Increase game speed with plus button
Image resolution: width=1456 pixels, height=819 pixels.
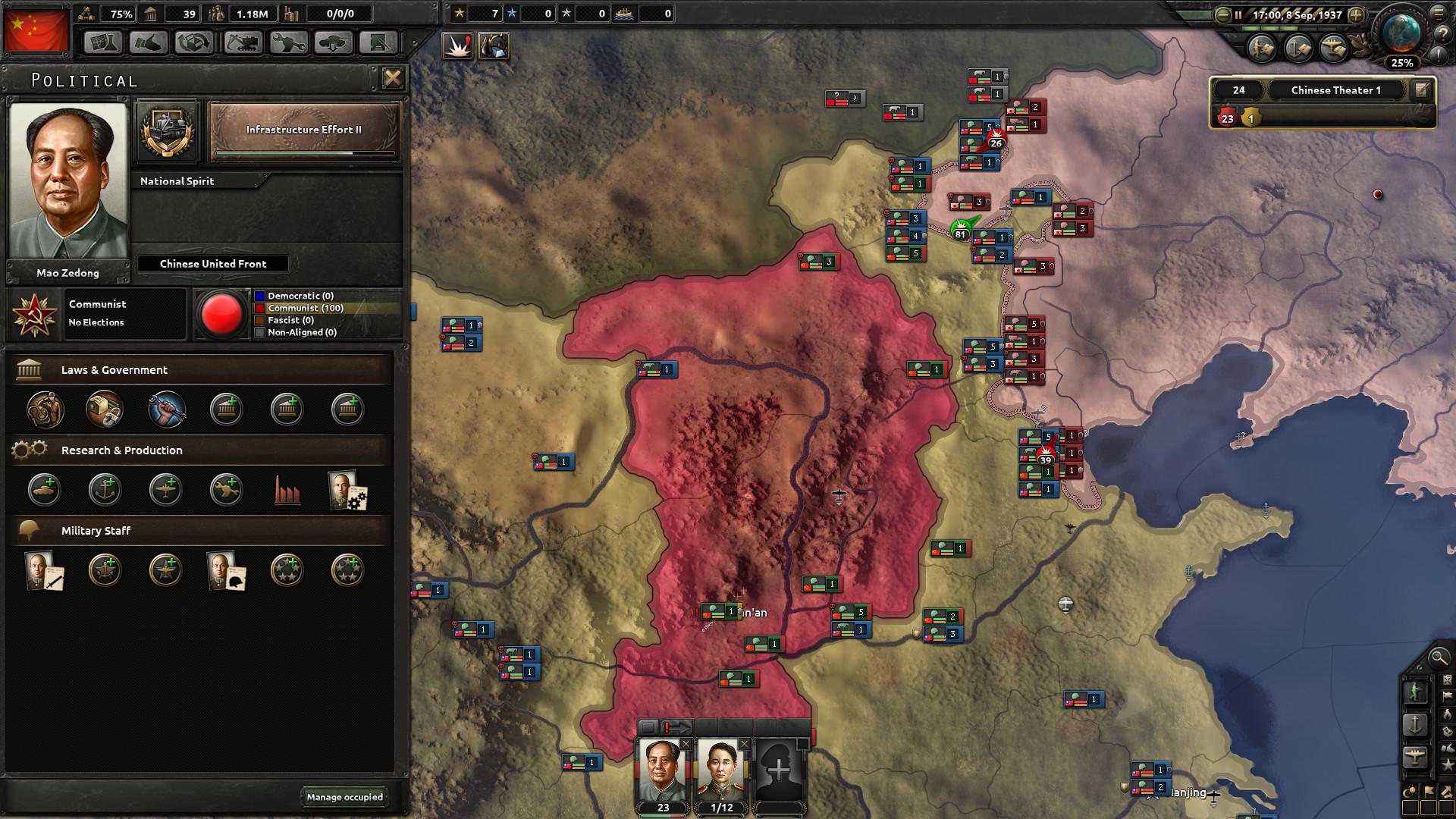click(1357, 15)
